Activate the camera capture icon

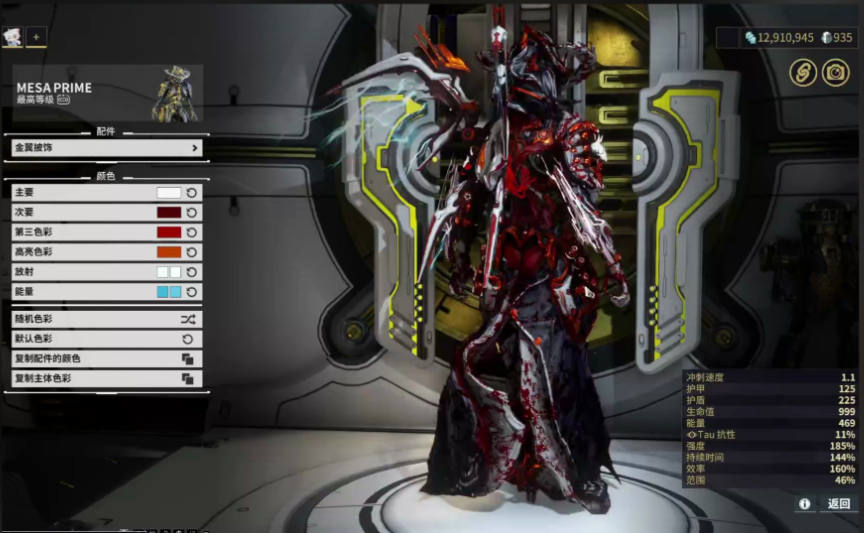click(835, 72)
